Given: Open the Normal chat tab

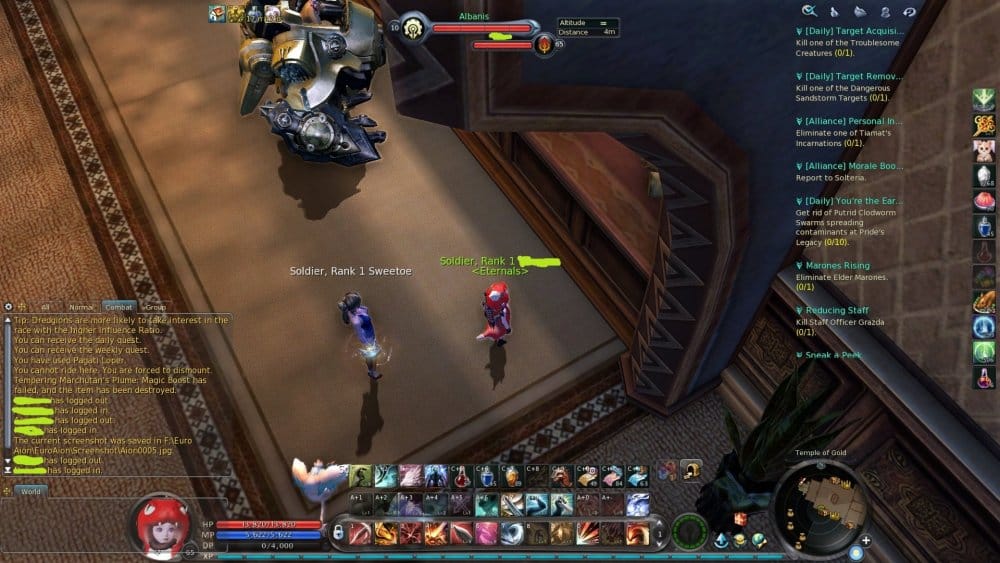Looking at the screenshot, I should [82, 307].
